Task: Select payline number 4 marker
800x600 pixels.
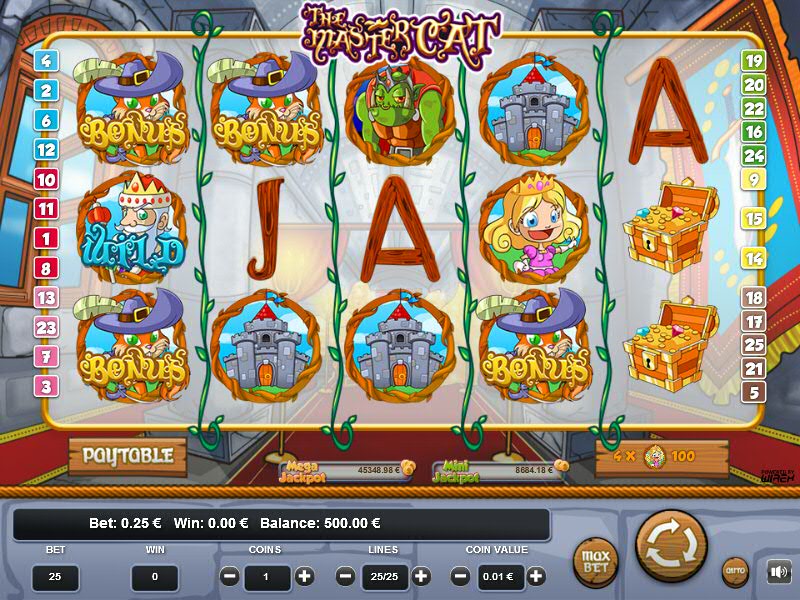Action: (46, 60)
